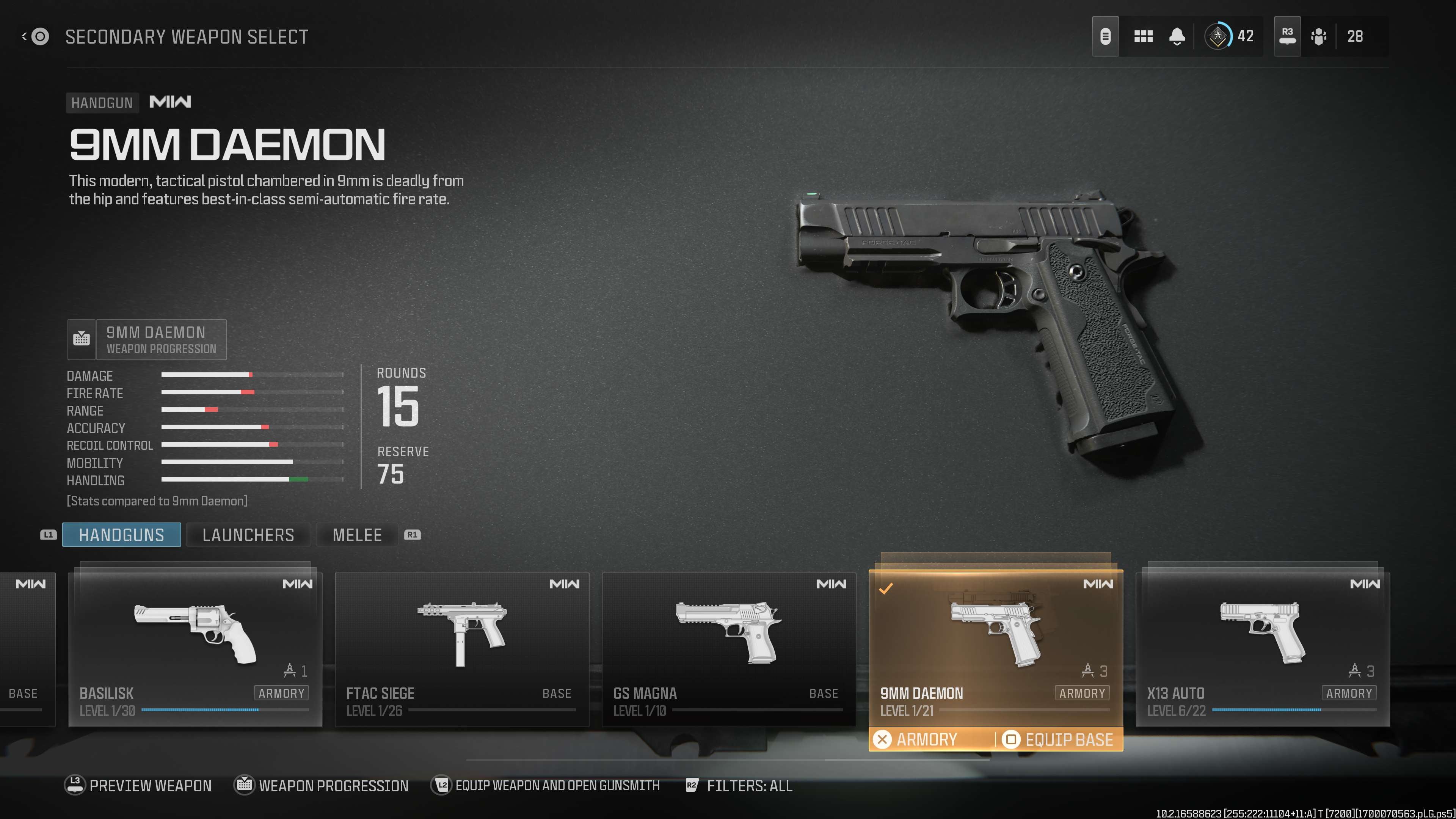View the player rank emblem
The height and width of the screenshot is (819, 1456).
[1218, 37]
